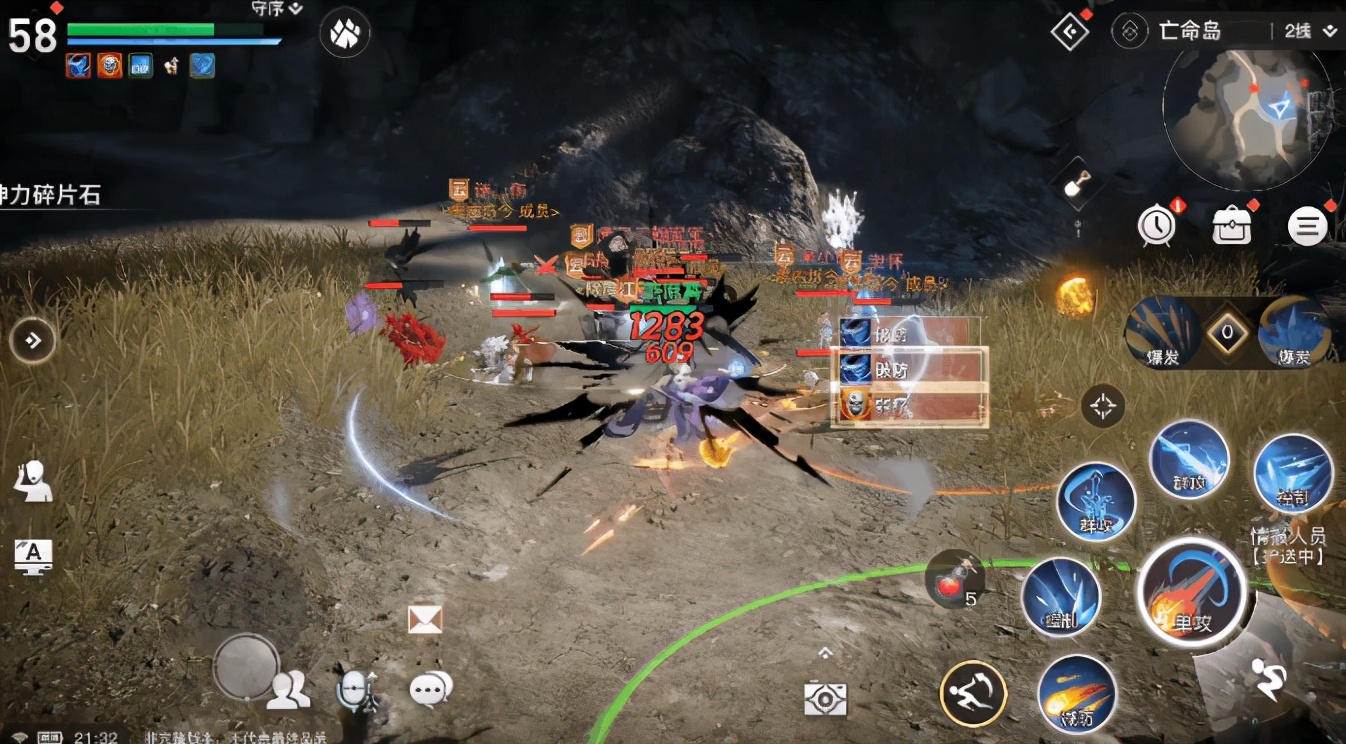Viewport: 1346px width, 744px height.
Task: Open the chat speech bubble
Action: click(x=431, y=688)
